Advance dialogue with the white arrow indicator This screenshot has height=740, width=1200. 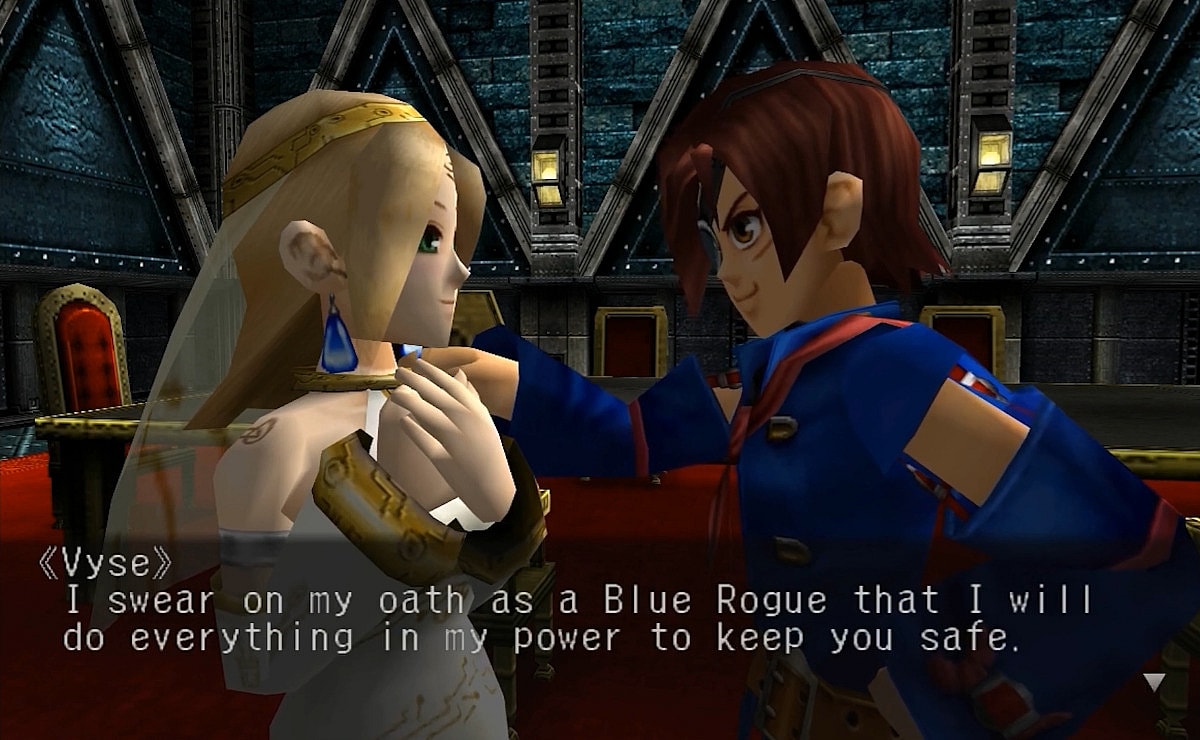point(1154,682)
